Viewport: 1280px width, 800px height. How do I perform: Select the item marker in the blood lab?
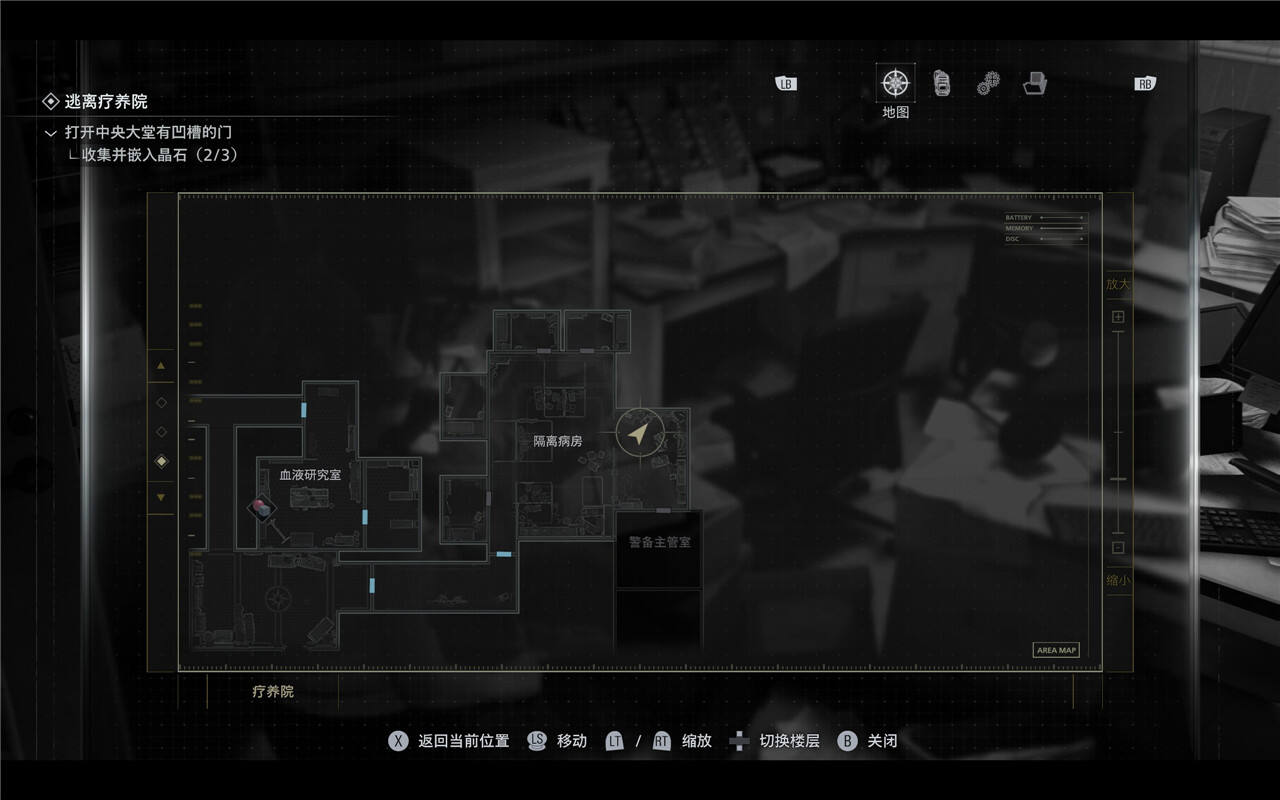(262, 509)
